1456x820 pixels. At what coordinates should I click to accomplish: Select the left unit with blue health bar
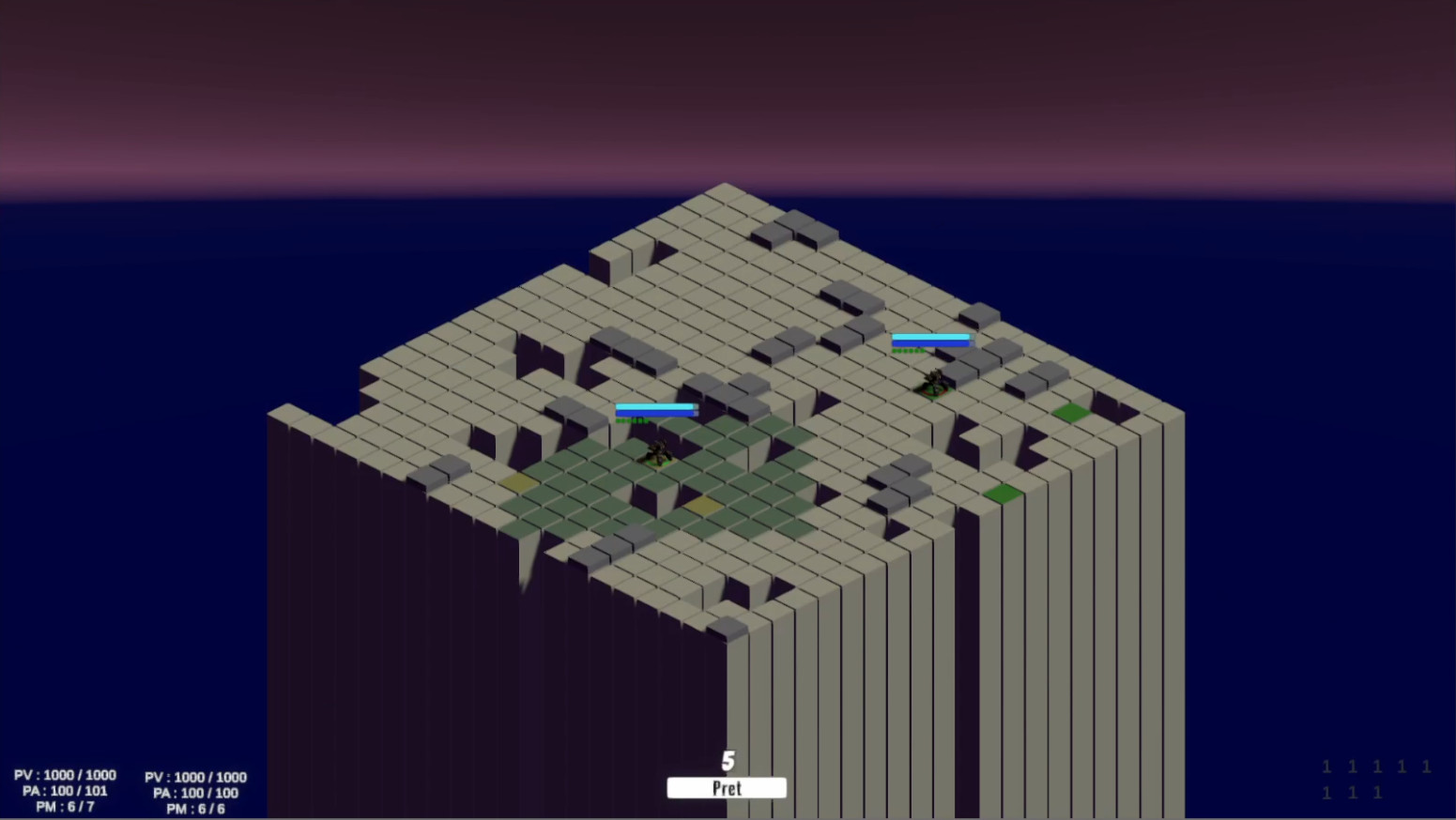click(x=657, y=455)
